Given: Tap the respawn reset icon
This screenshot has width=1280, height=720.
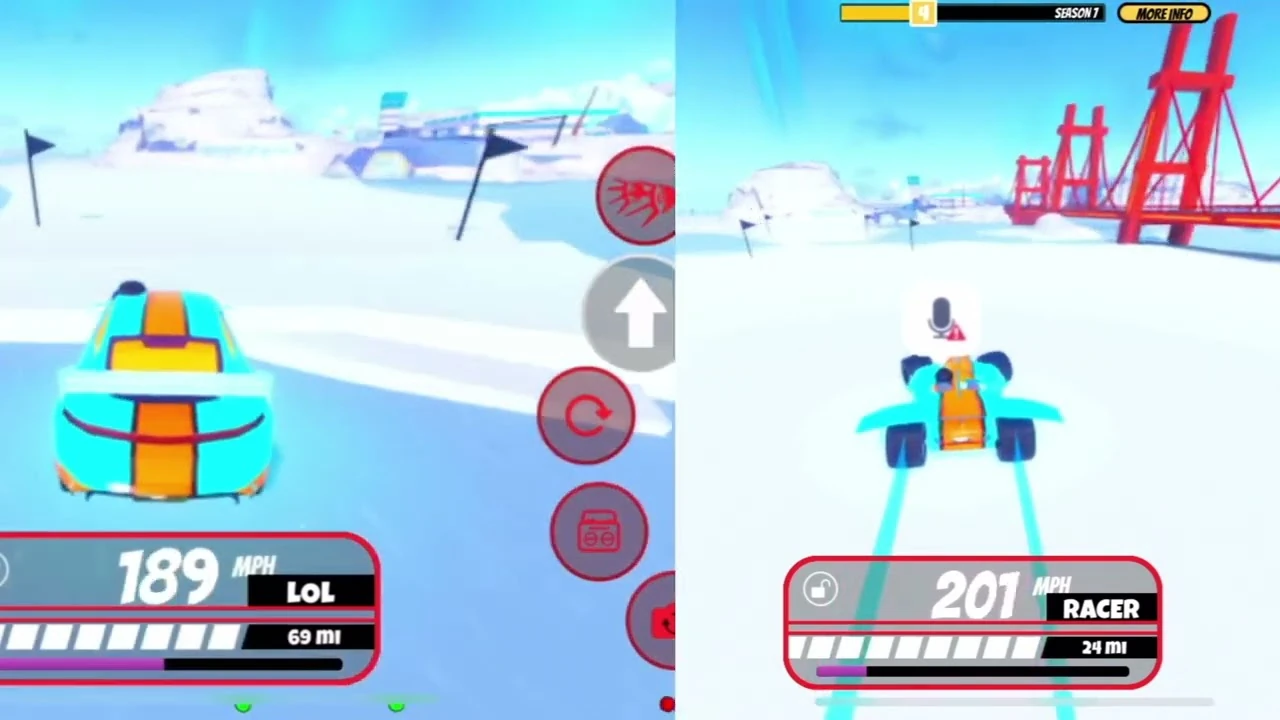Looking at the screenshot, I should click(x=588, y=415).
